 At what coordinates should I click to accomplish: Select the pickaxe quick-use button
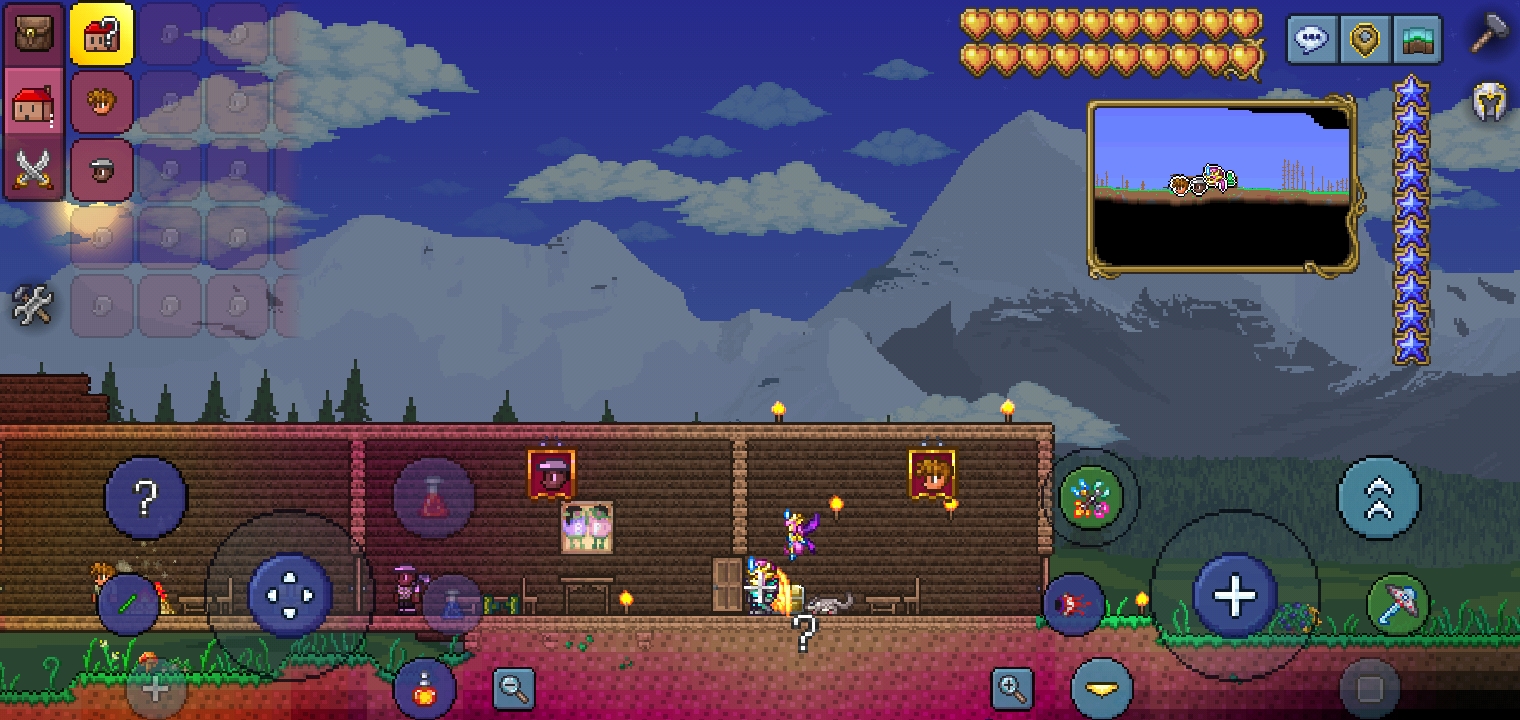click(x=1397, y=603)
